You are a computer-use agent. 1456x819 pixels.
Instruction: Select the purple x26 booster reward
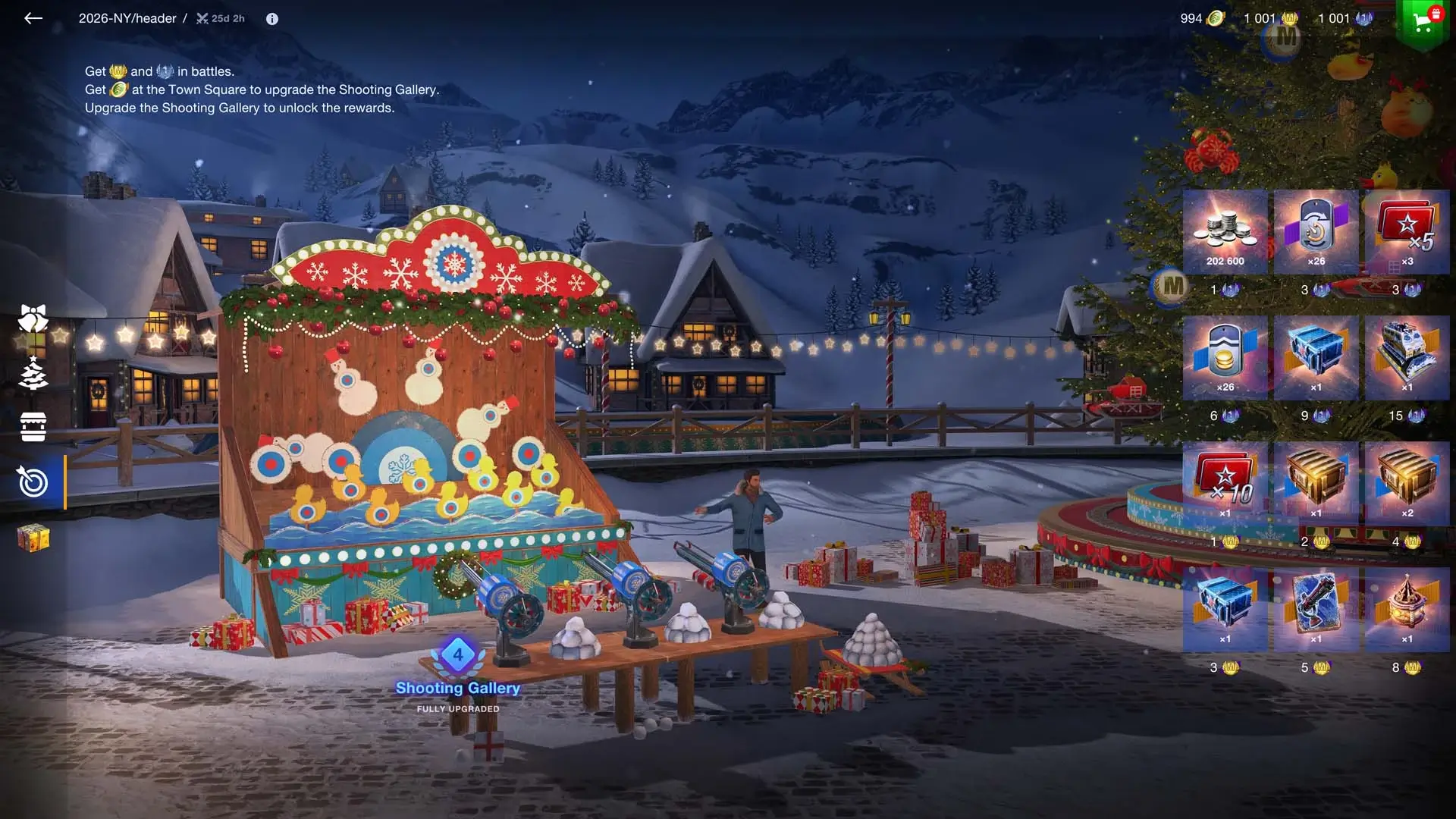(1316, 231)
